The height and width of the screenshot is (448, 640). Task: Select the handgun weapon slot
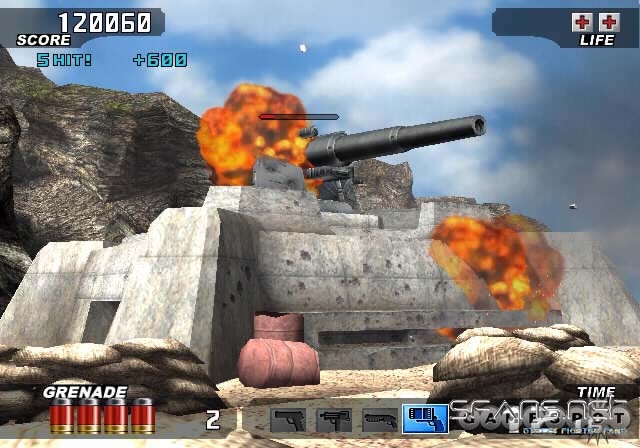pos(289,419)
